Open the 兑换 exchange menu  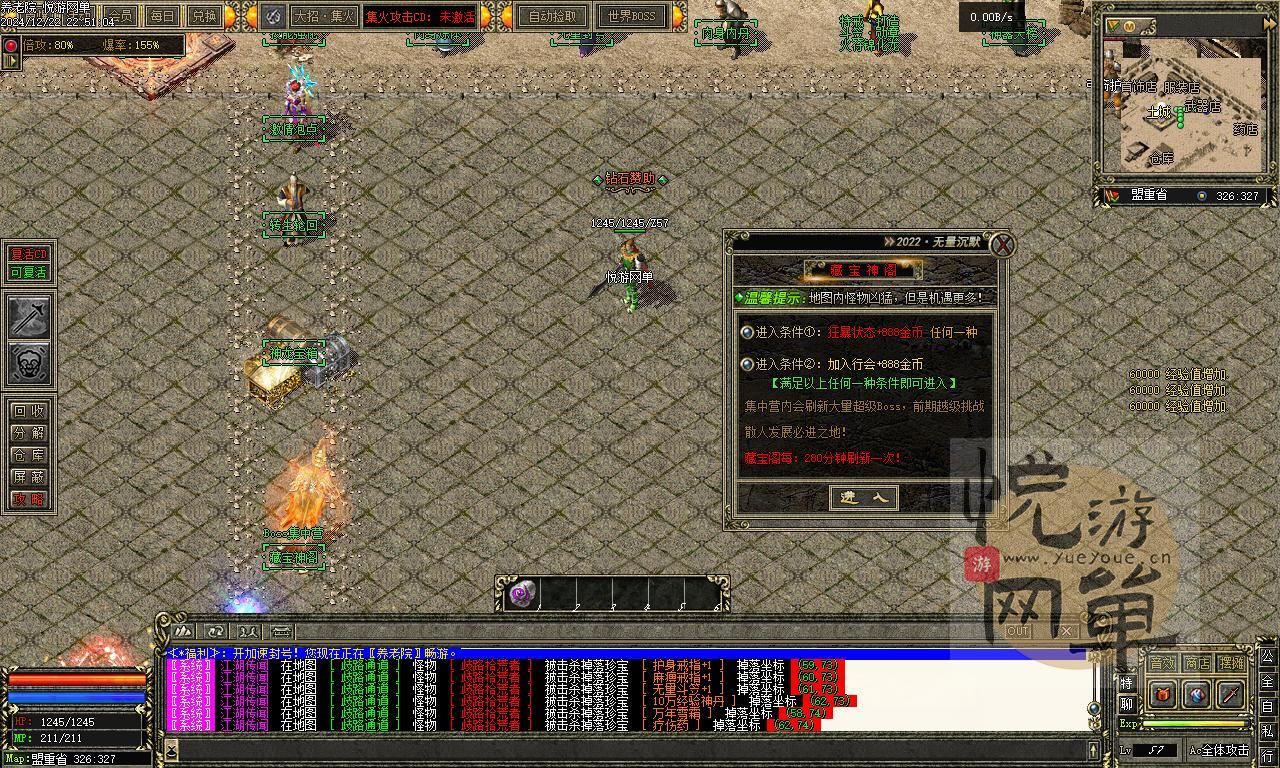[204, 16]
